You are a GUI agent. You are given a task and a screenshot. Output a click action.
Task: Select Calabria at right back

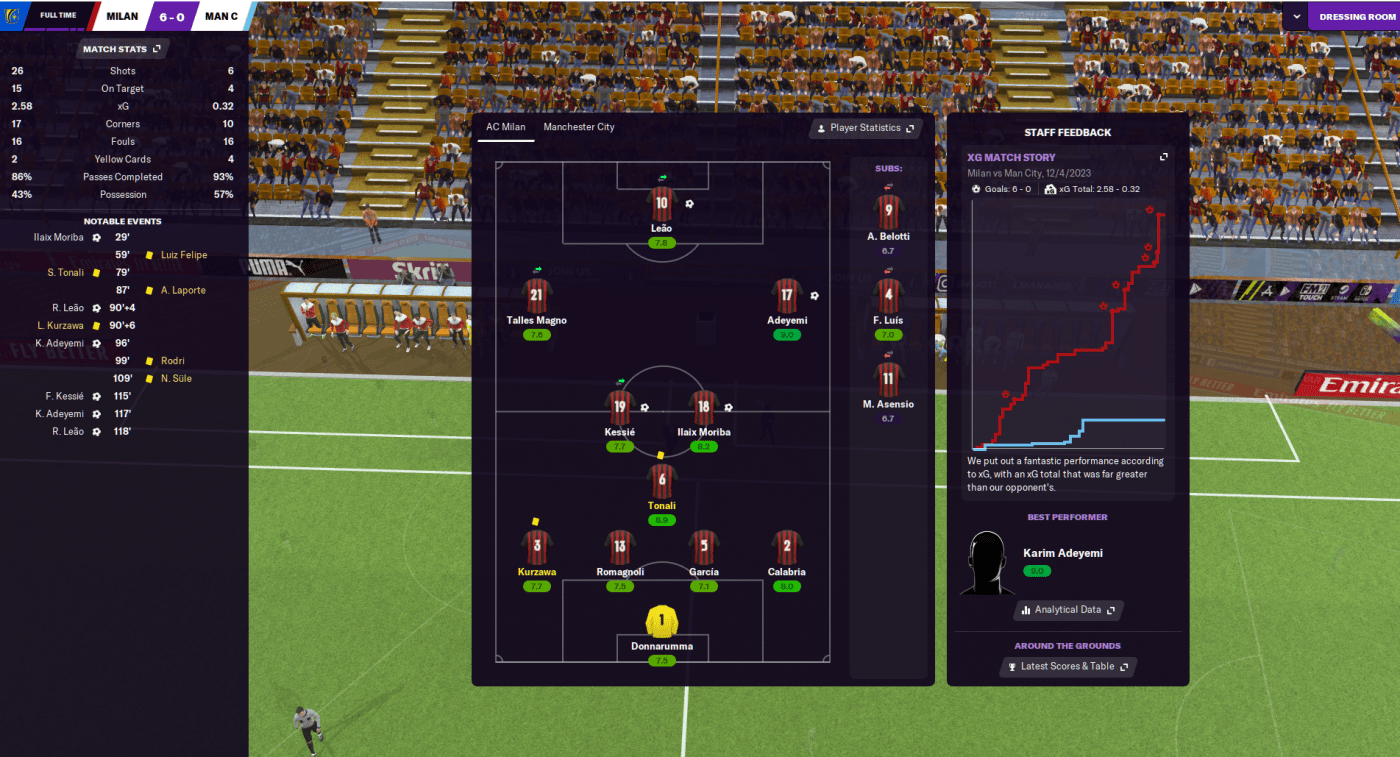pyautogui.click(x=787, y=547)
